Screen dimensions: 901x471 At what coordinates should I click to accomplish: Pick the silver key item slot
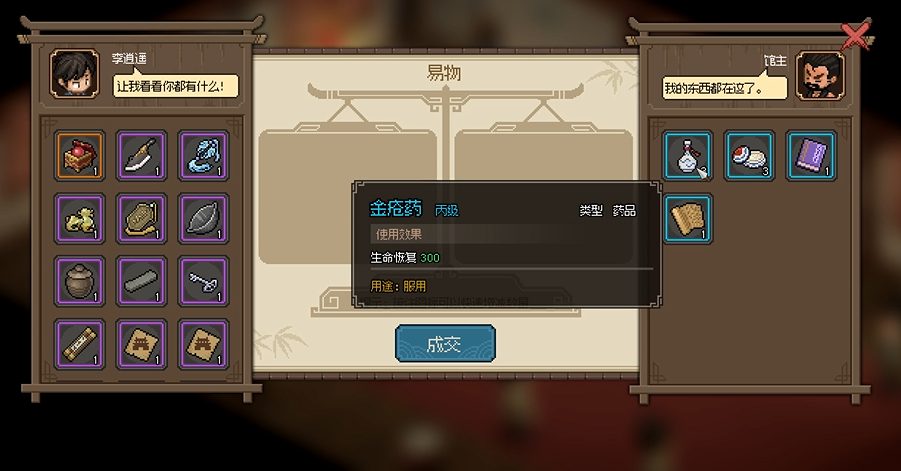click(203, 281)
